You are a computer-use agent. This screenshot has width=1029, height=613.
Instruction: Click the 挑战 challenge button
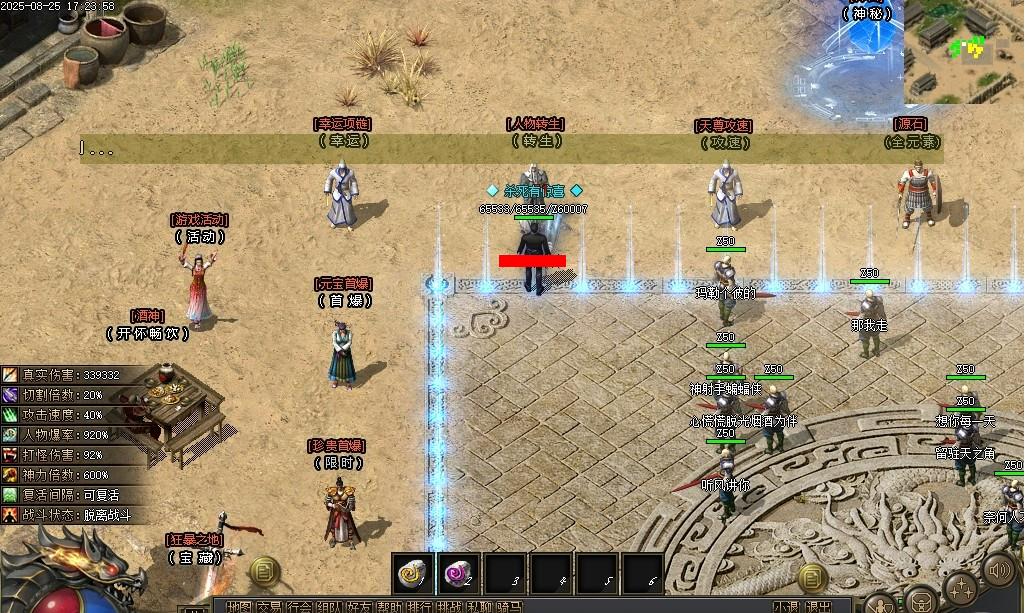pos(449,606)
